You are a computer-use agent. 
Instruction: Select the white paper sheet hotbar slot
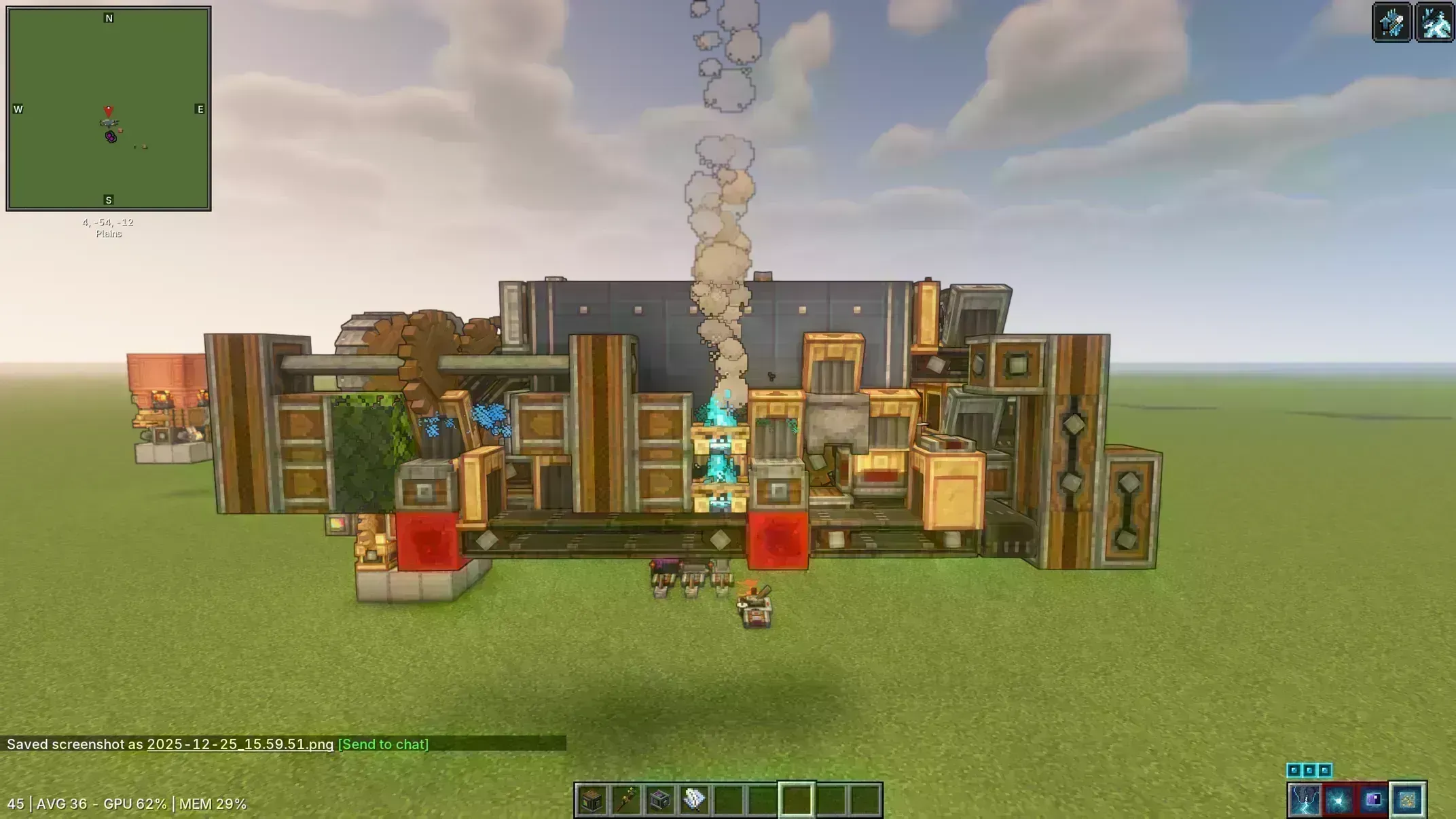pos(694,800)
